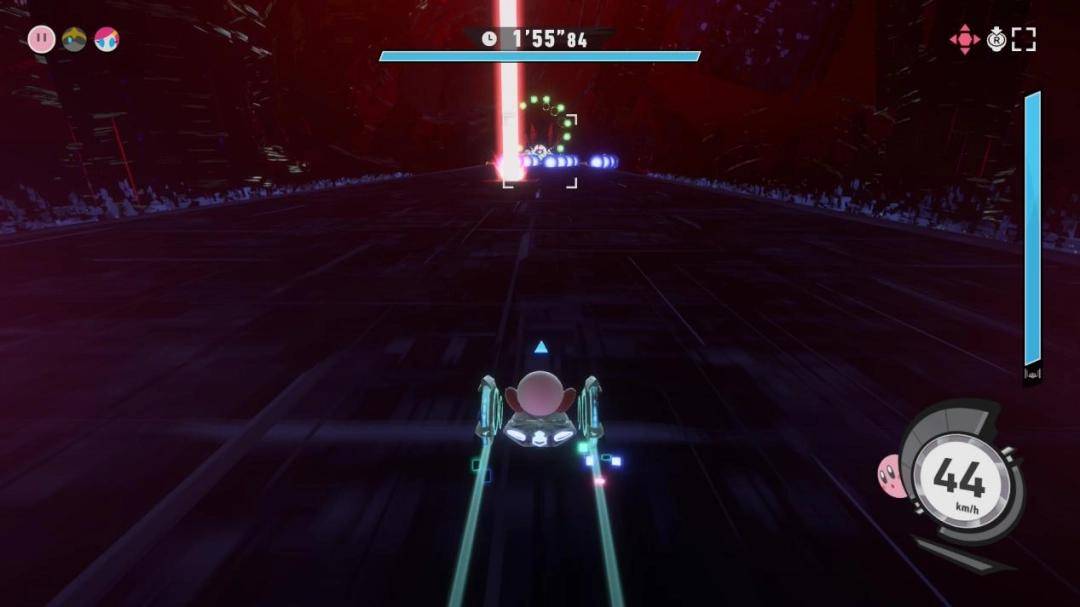Select the yellow-crested racer portrait
Image resolution: width=1080 pixels, height=607 pixels.
coord(74,39)
